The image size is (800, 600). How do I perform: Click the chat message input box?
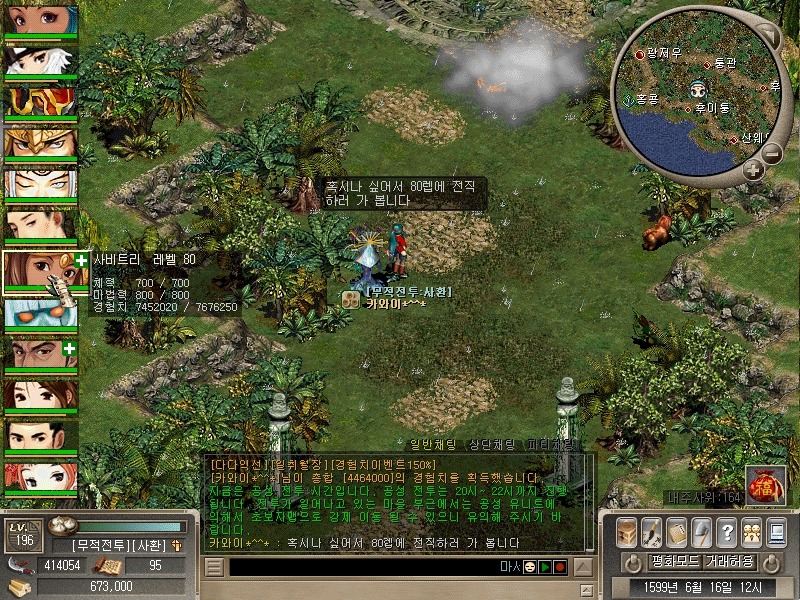[x=360, y=567]
